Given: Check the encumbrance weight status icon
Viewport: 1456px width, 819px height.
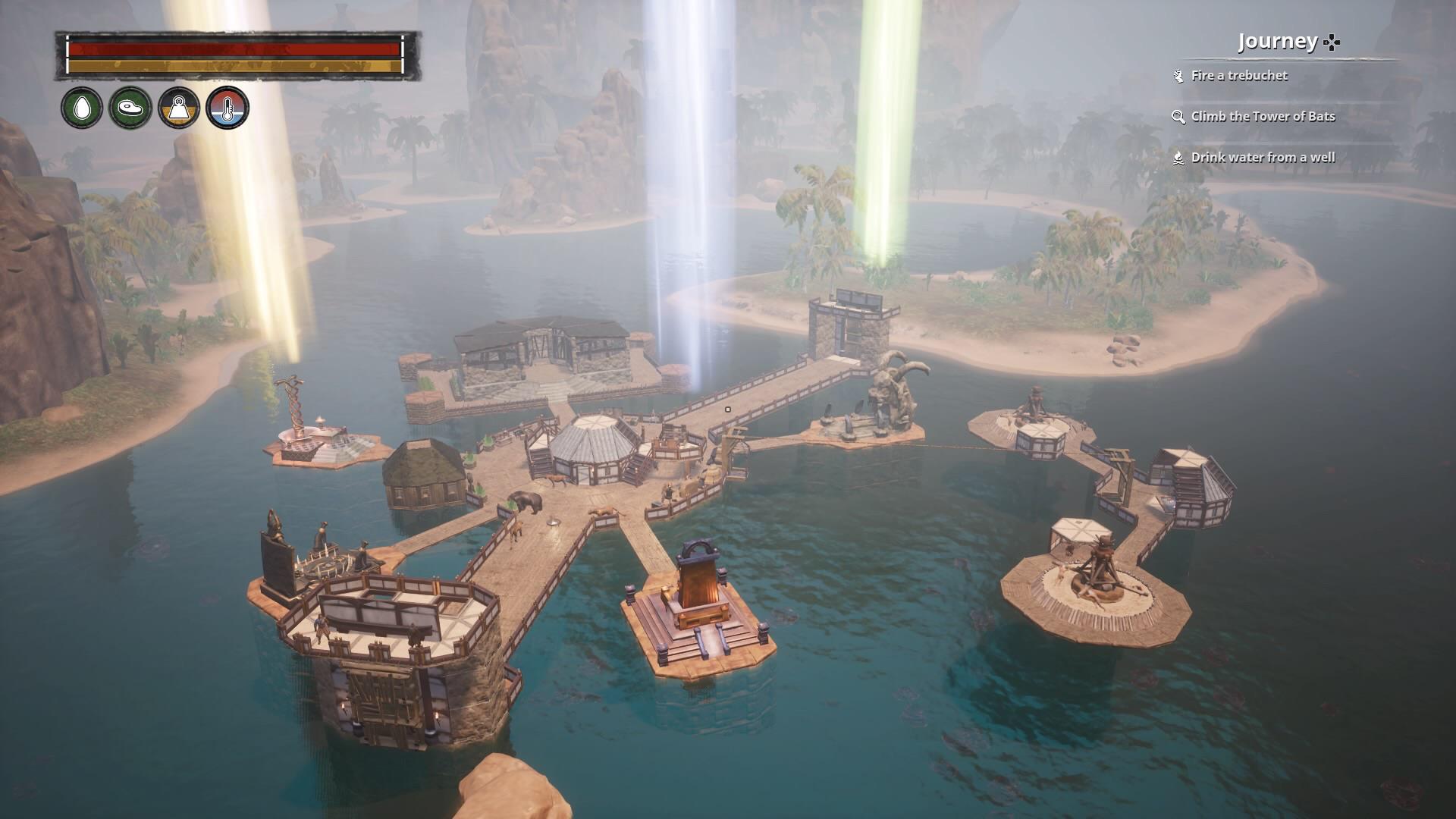Looking at the screenshot, I should pos(178,108).
